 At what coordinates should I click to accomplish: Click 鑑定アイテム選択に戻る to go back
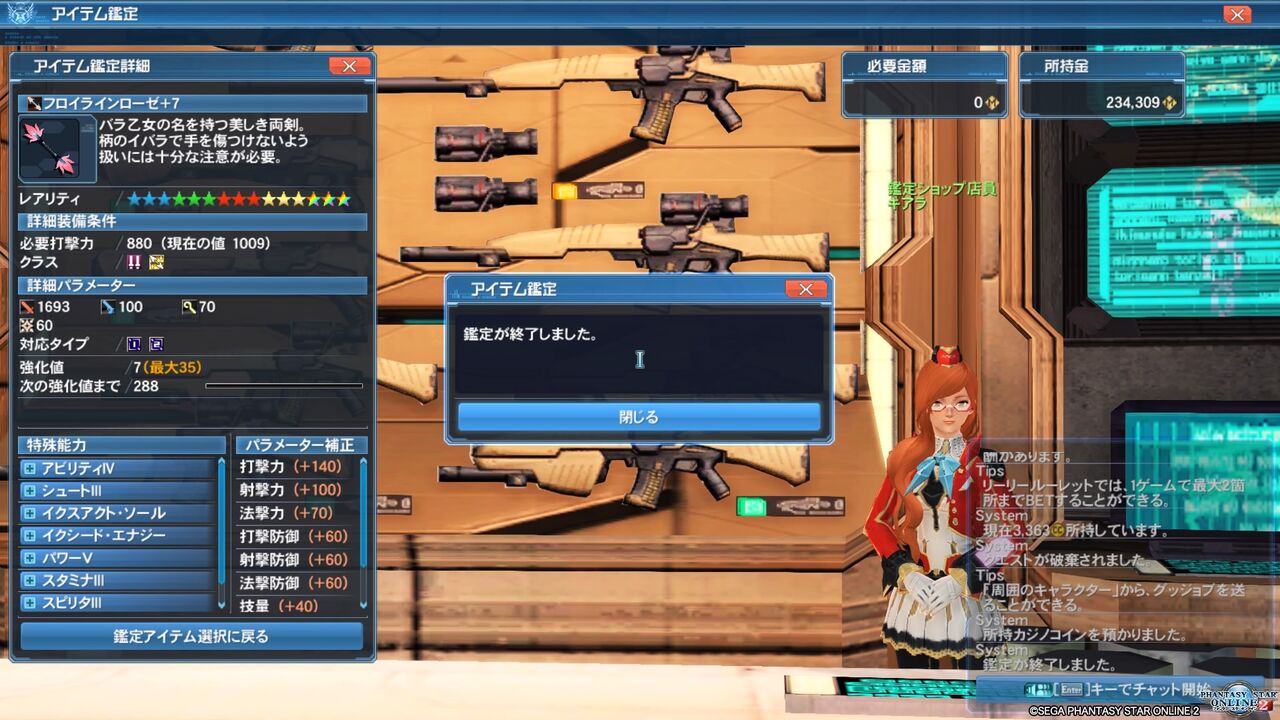(190, 636)
